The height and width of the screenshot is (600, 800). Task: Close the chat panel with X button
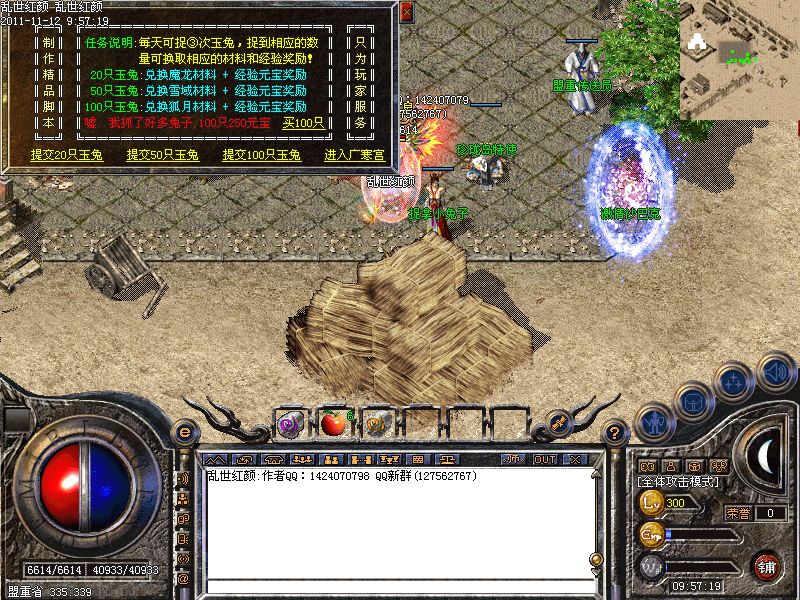point(575,459)
